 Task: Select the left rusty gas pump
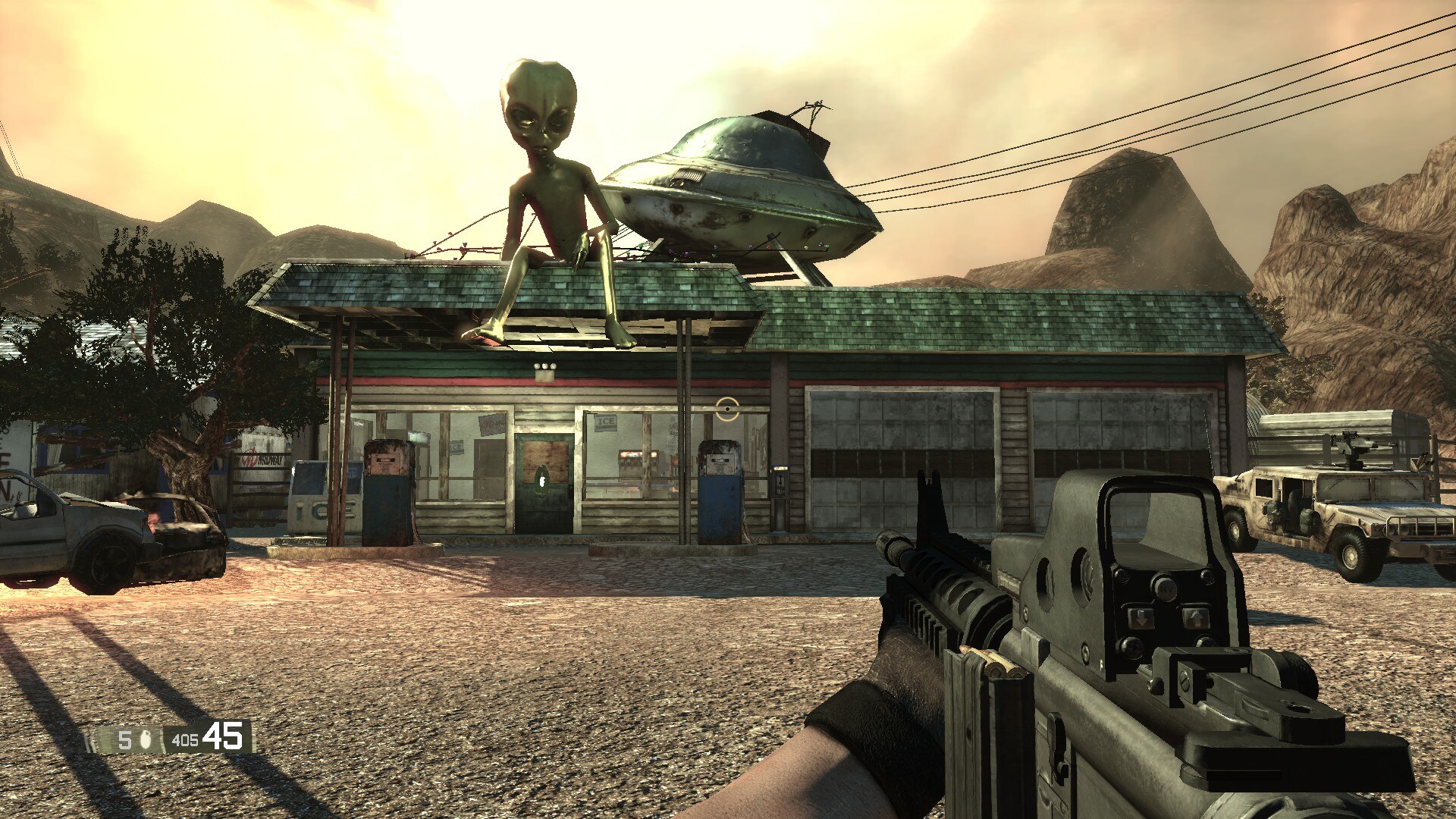[x=389, y=493]
